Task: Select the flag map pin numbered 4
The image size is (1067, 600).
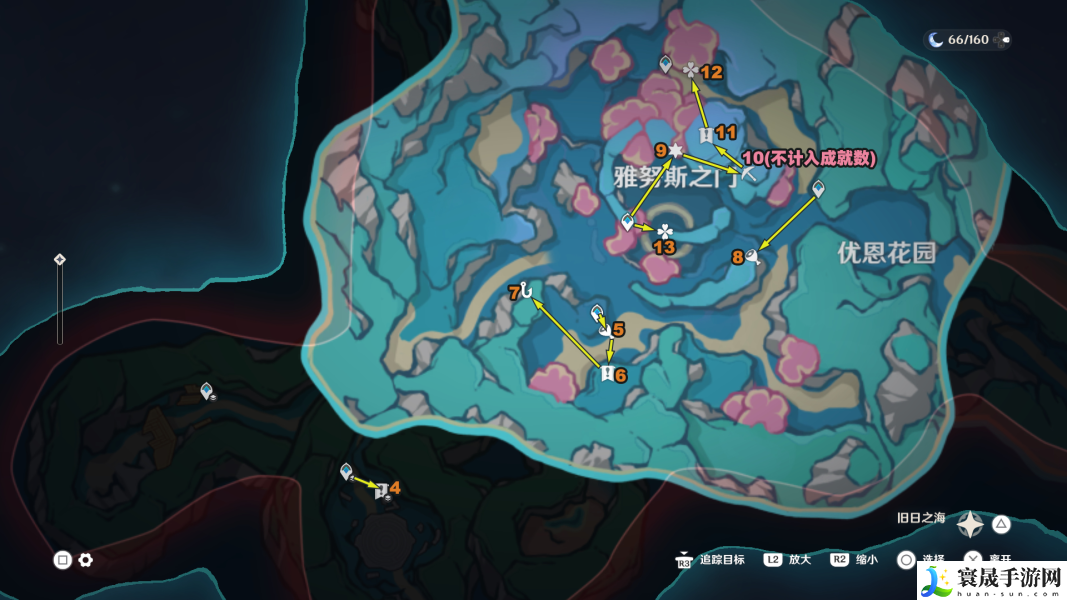Action: coord(381,490)
